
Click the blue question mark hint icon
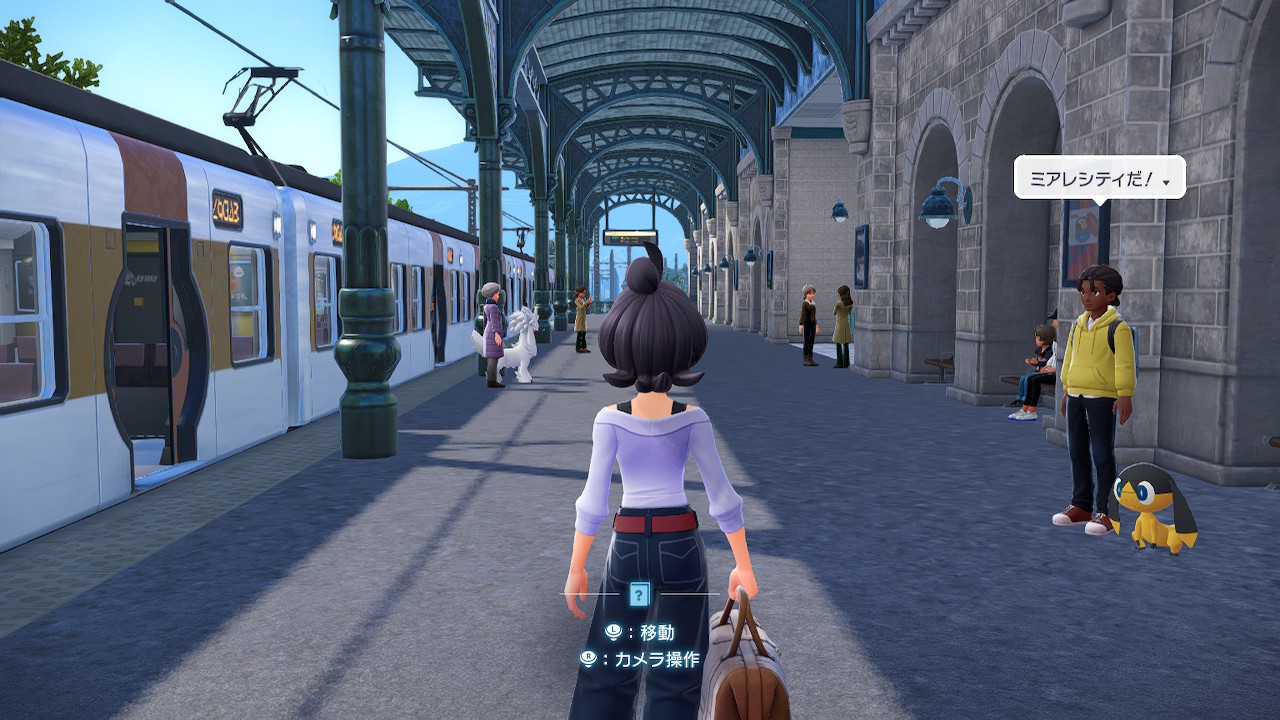pos(640,595)
